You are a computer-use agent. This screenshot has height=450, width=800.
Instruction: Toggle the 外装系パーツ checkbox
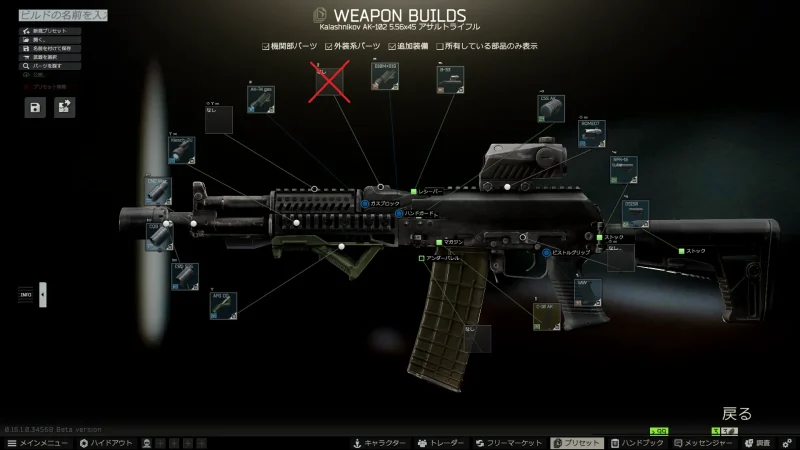[x=328, y=46]
